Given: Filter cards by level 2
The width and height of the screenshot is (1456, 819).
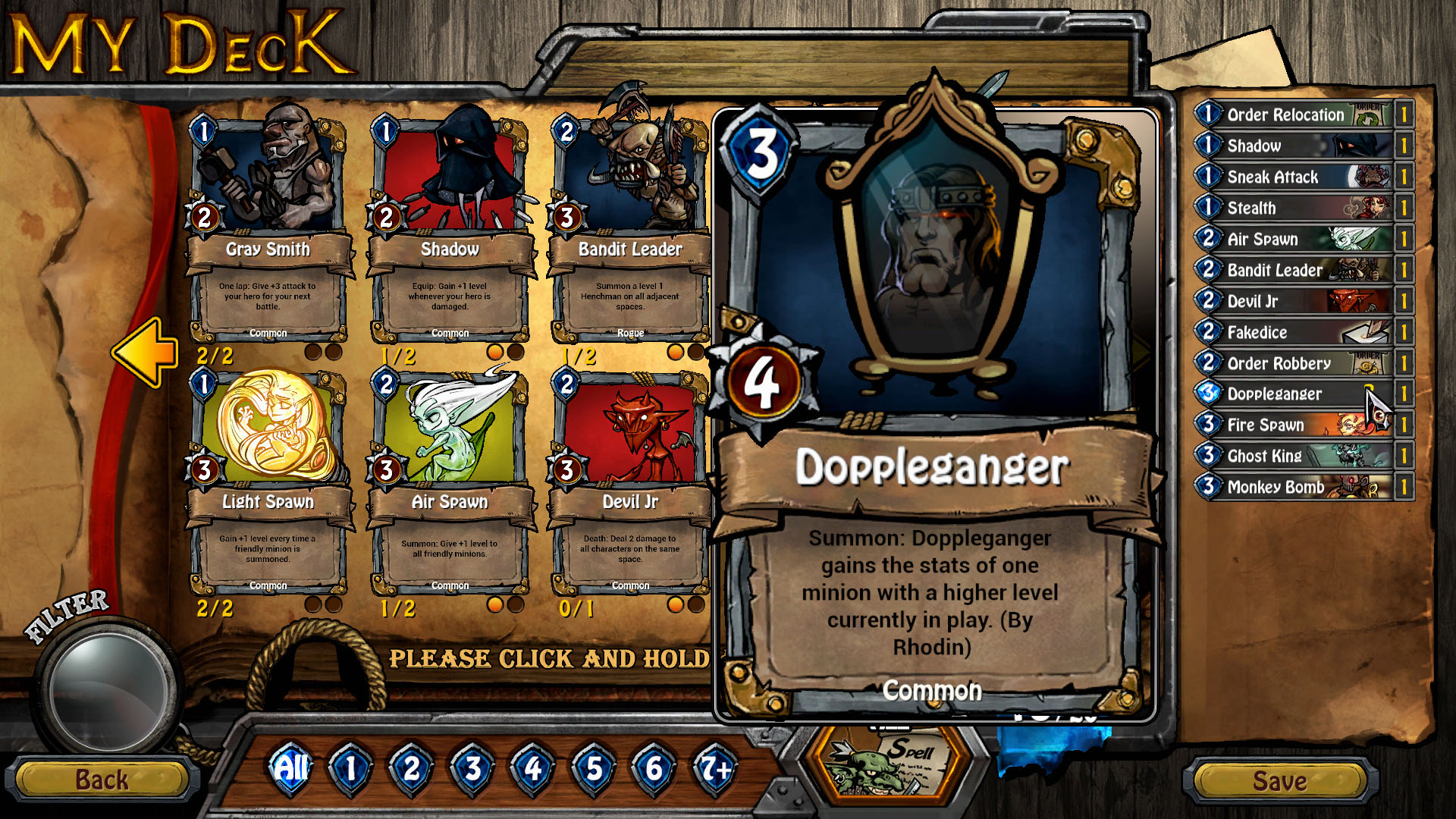Looking at the screenshot, I should tap(410, 768).
